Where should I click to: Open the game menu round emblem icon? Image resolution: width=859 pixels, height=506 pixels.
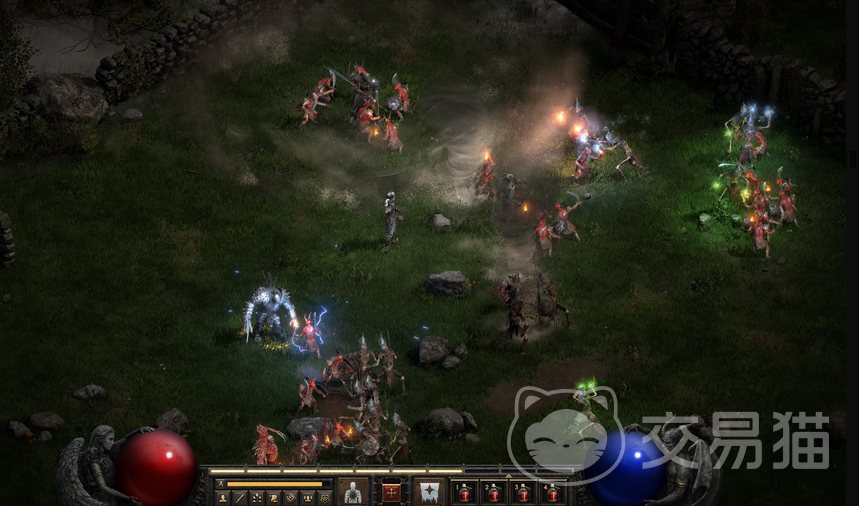tap(325, 498)
